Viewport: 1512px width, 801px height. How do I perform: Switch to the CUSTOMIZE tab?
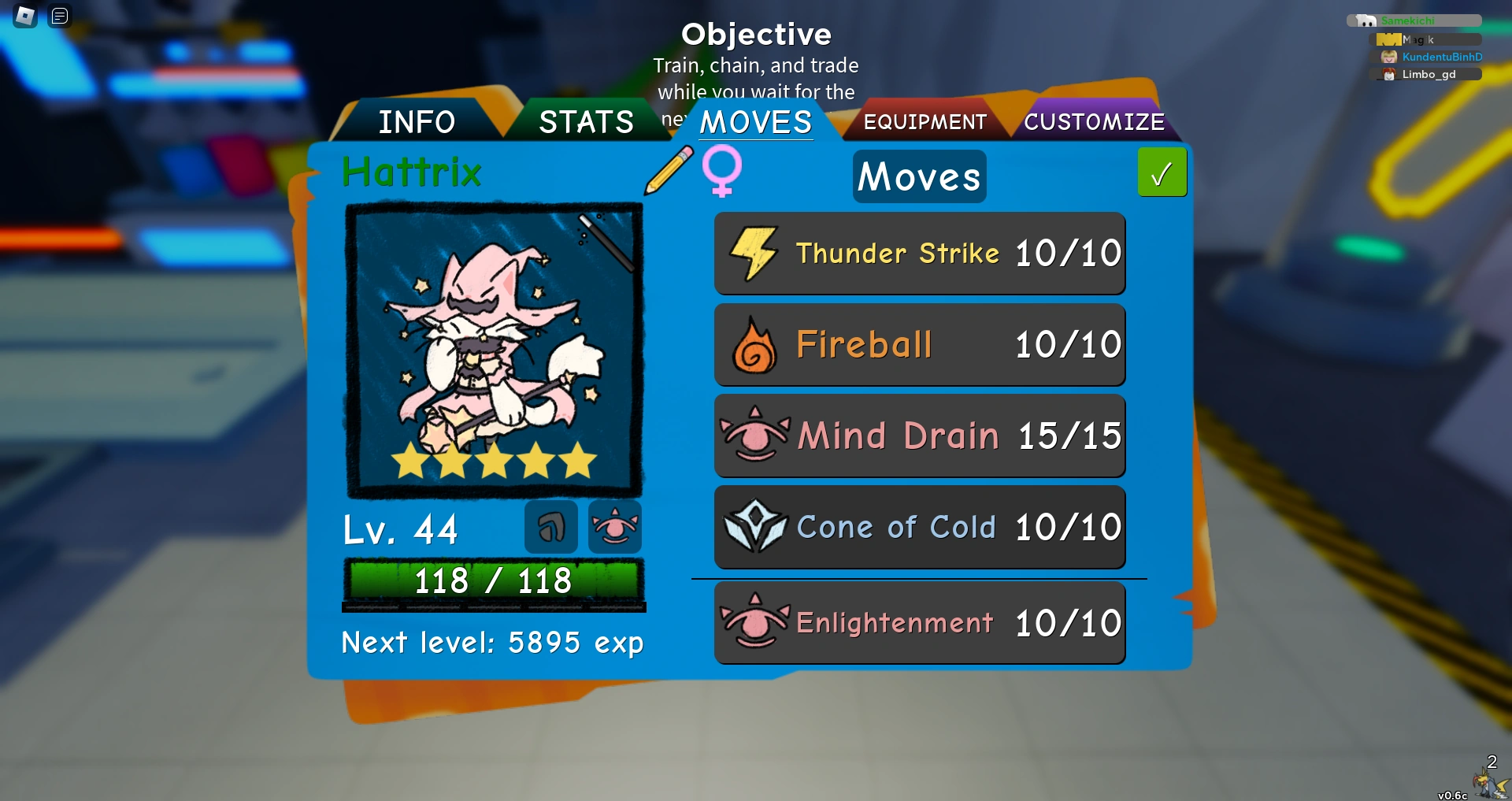1095,122
